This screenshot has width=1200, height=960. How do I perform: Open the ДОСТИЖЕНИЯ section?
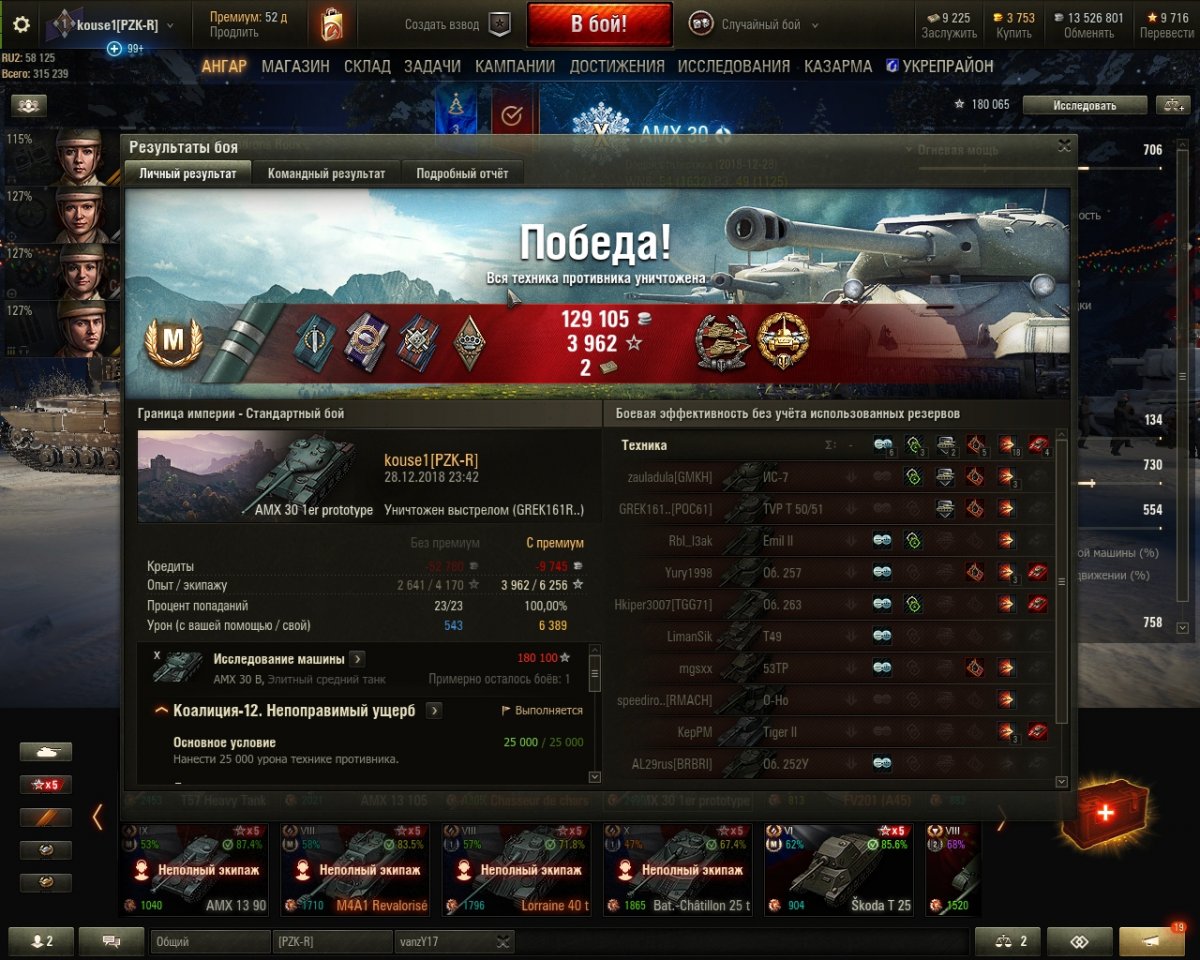pyautogui.click(x=617, y=66)
